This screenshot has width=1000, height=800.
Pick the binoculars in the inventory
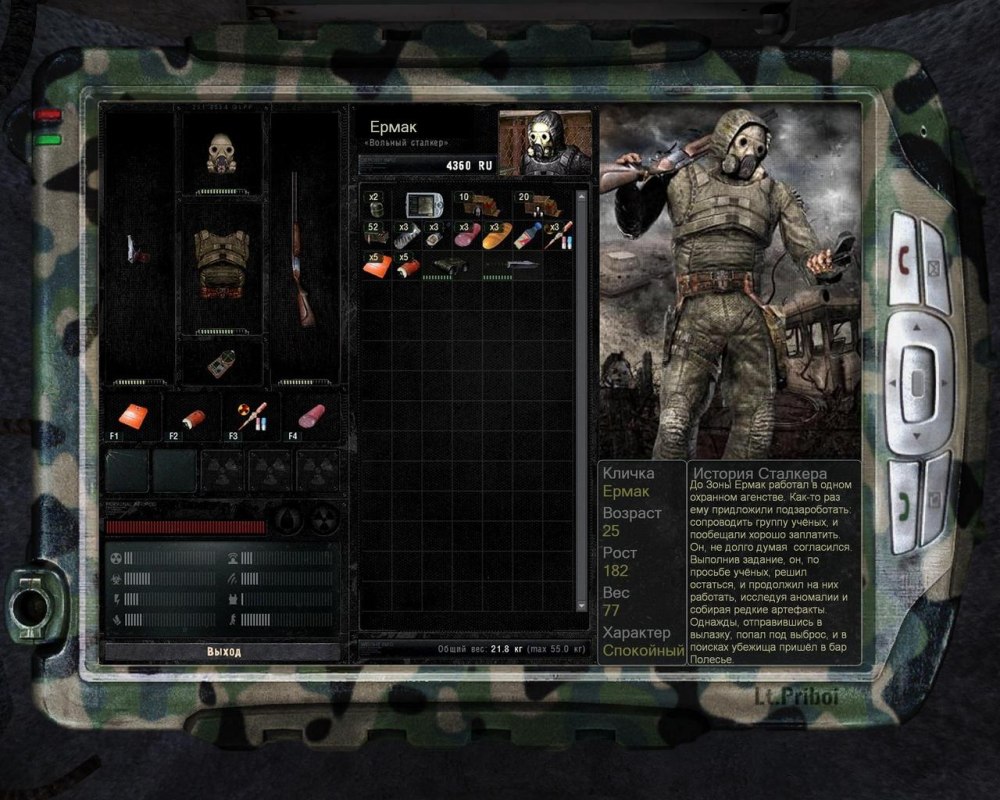451,266
